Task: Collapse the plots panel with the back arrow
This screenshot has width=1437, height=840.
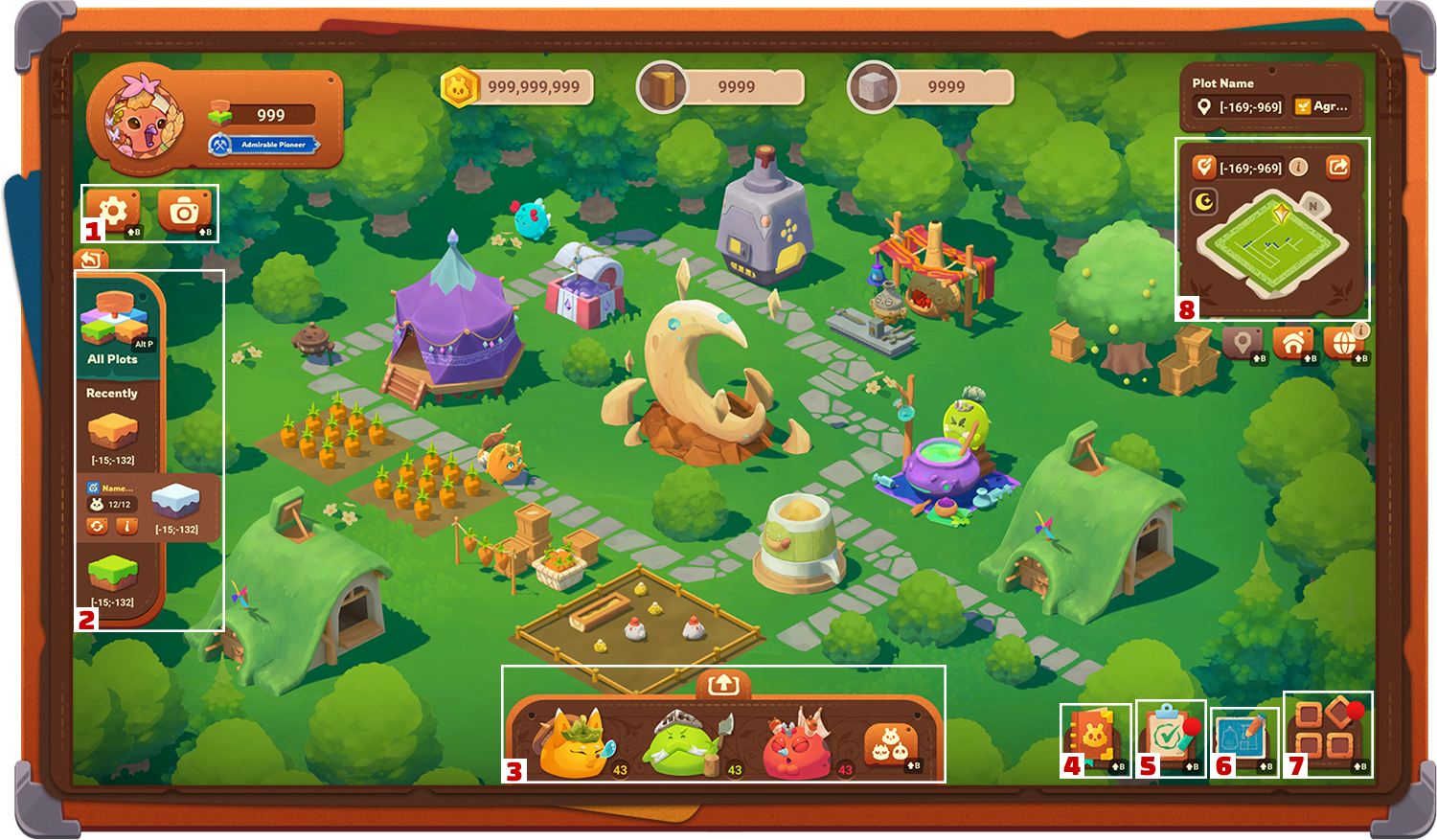Action: [91, 260]
